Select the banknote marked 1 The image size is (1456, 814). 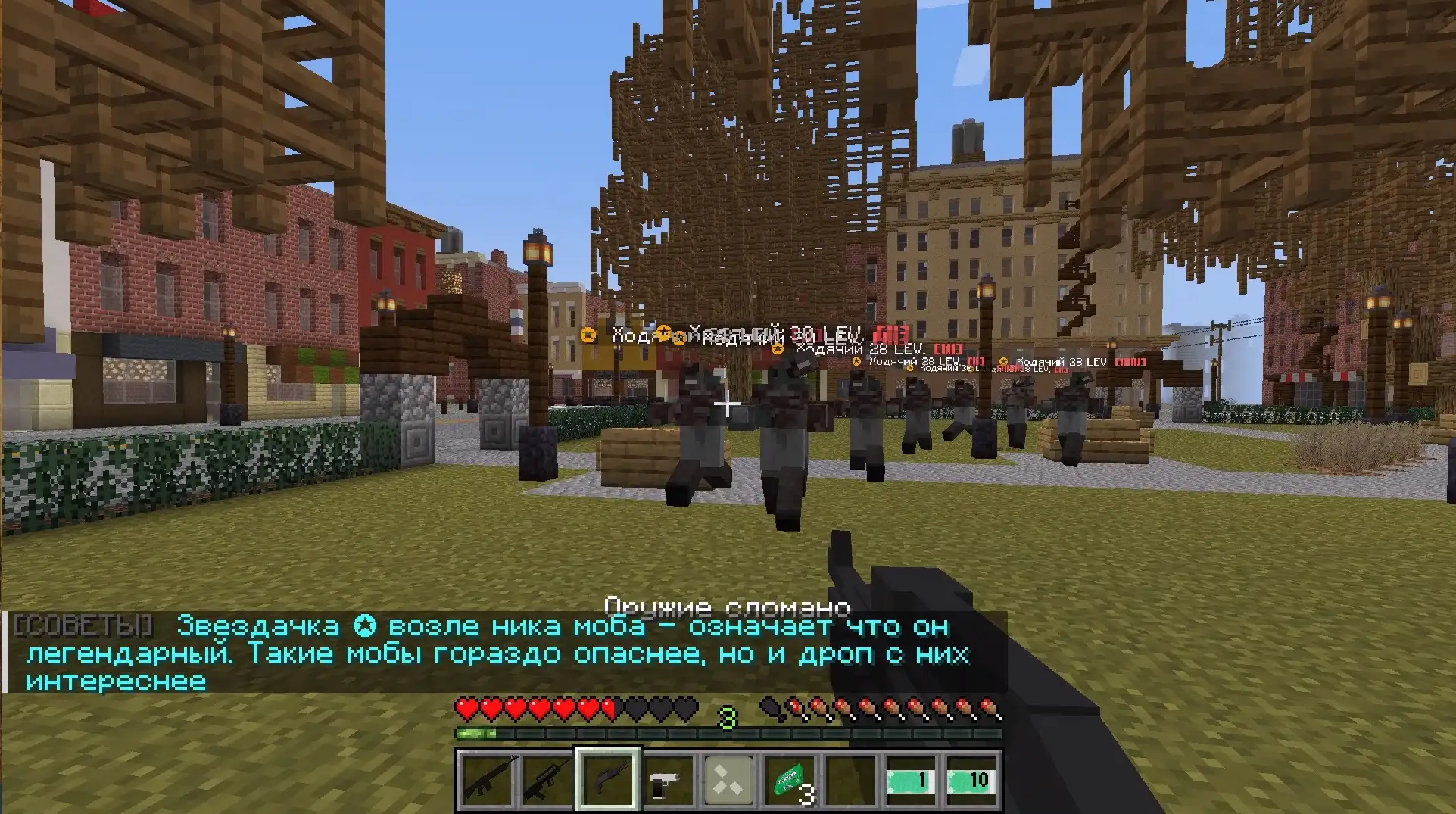pos(911,780)
